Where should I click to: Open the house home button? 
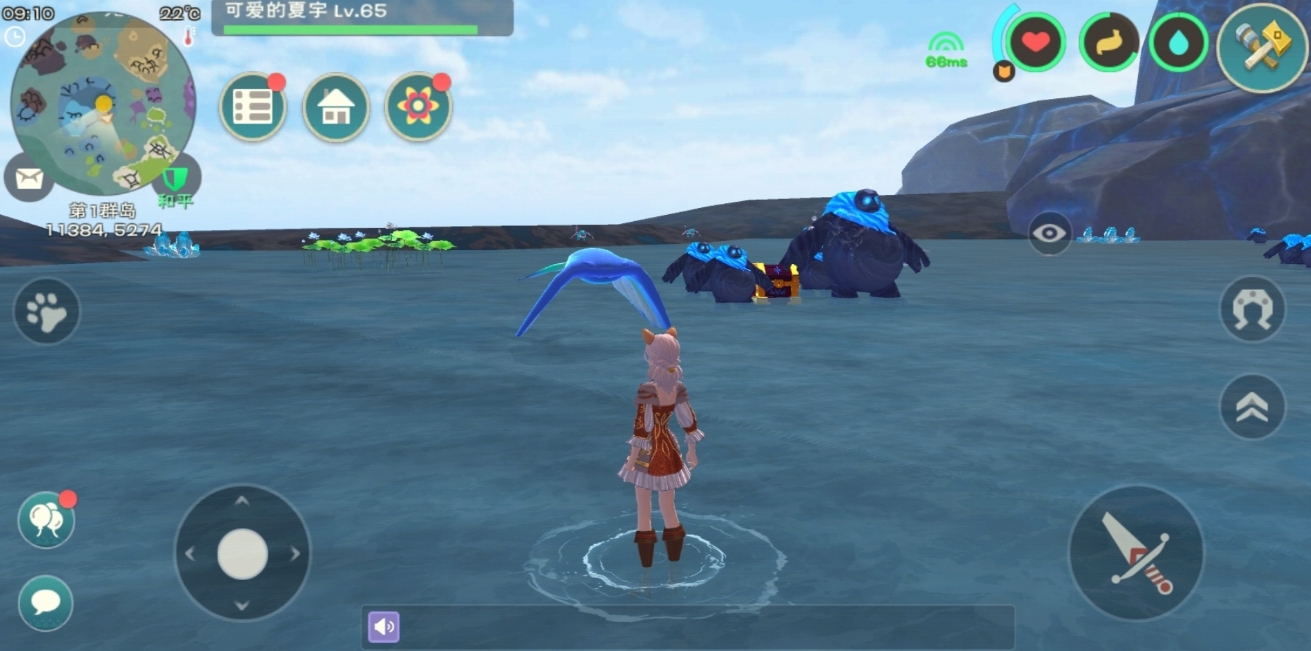click(336, 107)
